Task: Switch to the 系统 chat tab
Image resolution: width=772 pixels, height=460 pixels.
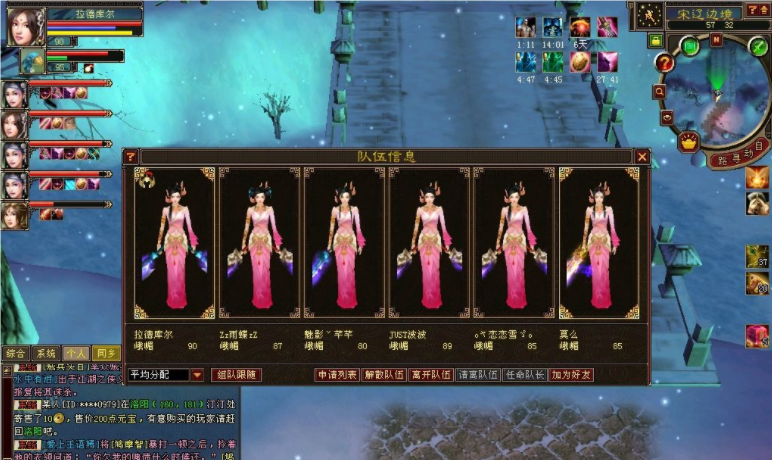Action: click(x=46, y=353)
